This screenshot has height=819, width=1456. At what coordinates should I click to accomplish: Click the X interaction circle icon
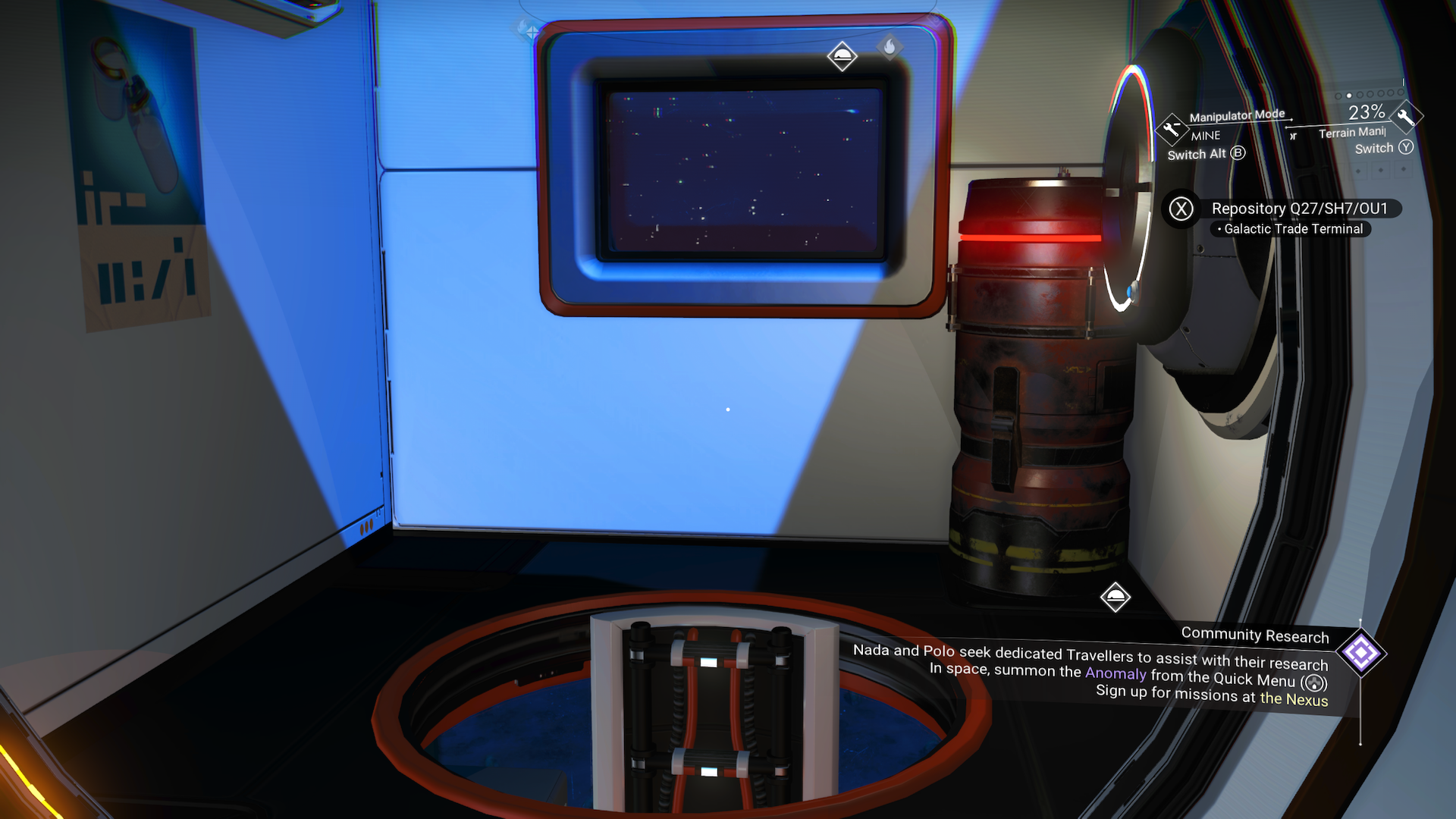click(x=1179, y=210)
